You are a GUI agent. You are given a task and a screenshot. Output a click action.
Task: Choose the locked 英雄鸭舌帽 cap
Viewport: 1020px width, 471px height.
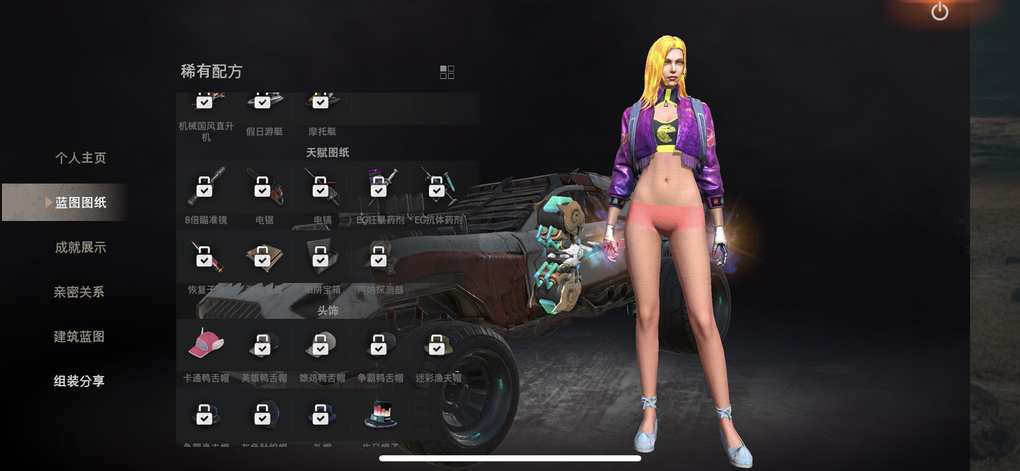coord(263,345)
